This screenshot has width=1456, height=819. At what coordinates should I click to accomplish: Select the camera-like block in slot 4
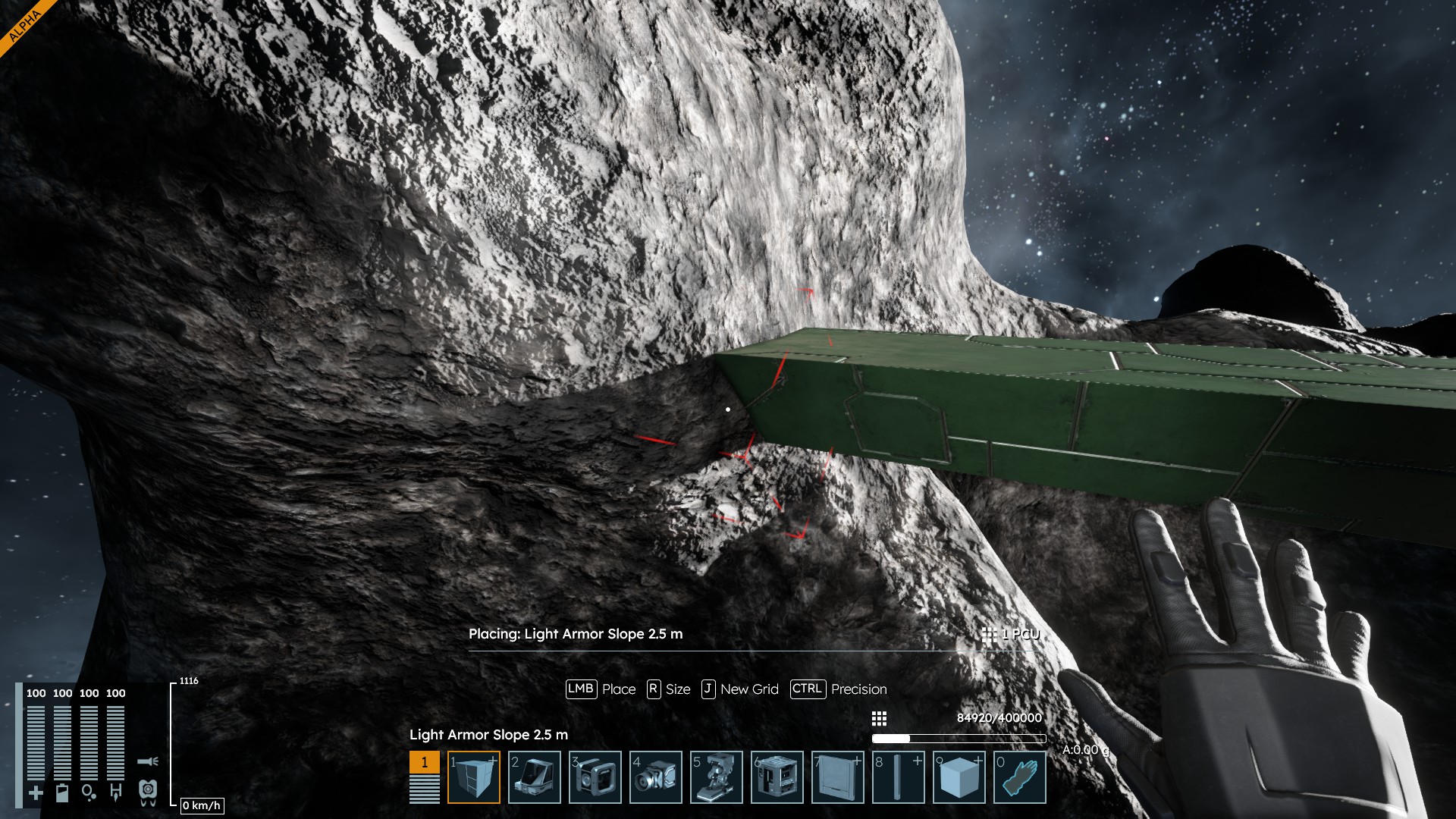[656, 777]
